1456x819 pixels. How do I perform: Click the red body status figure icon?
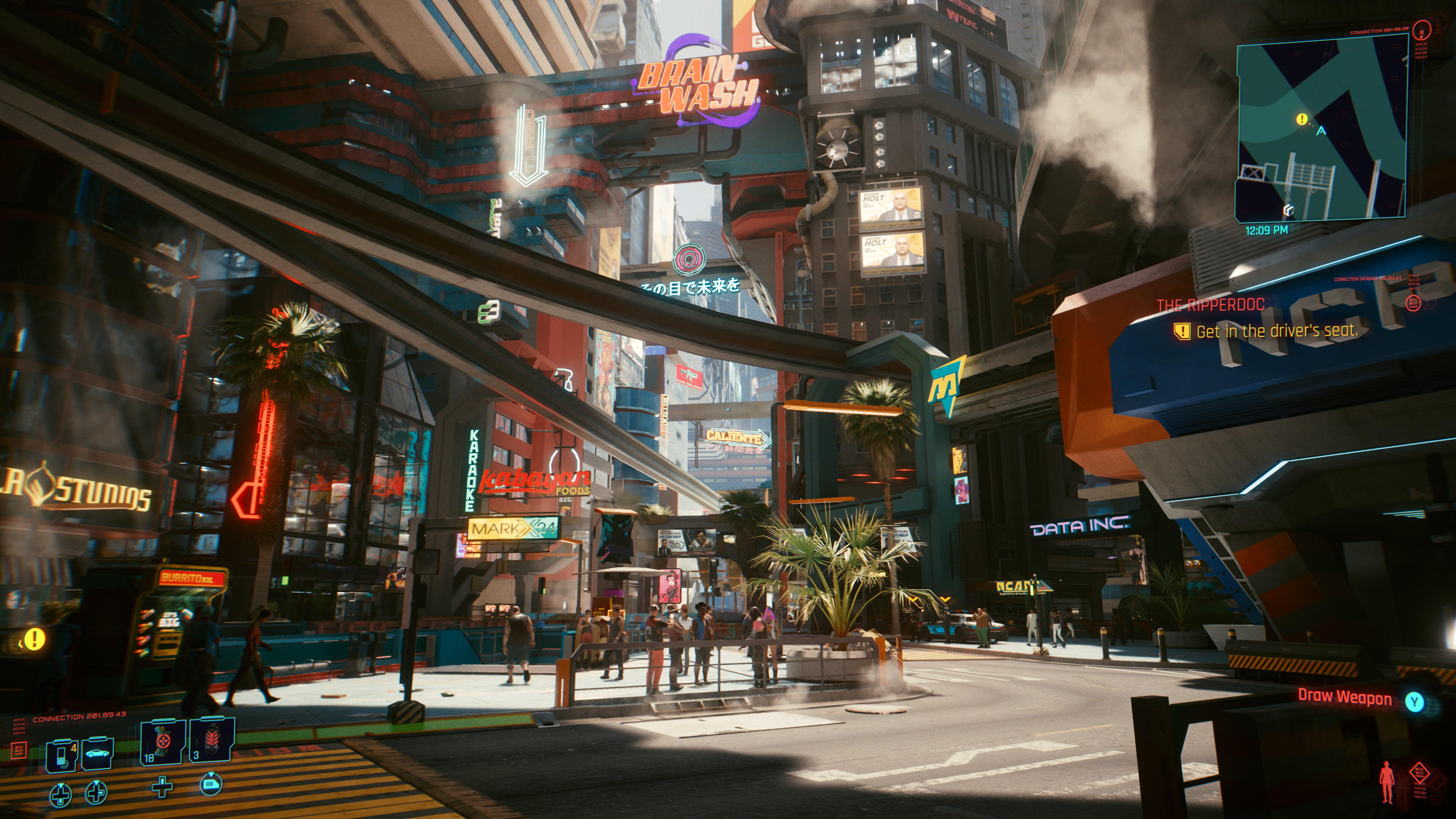pos(1387,782)
